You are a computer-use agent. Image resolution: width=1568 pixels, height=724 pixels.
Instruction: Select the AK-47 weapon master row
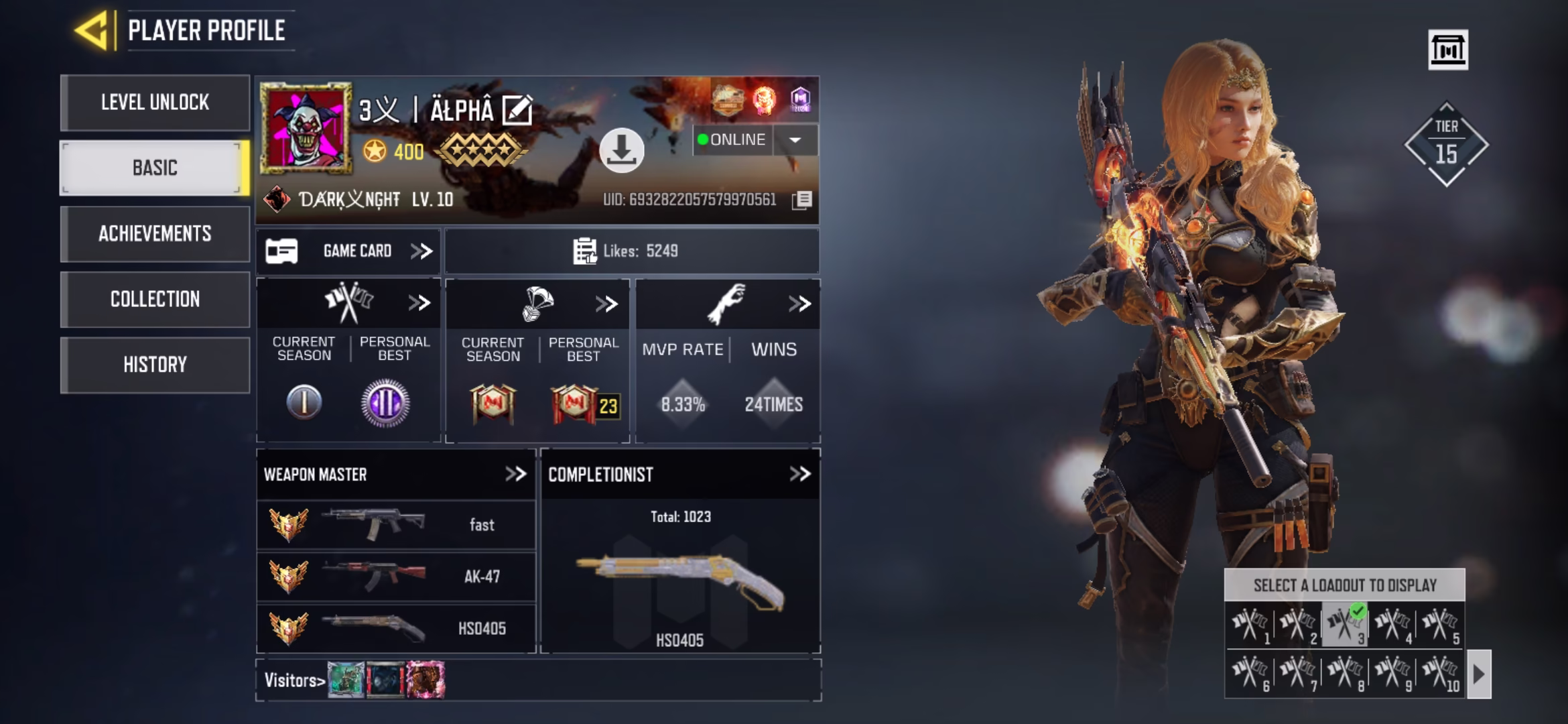pyautogui.click(x=396, y=577)
